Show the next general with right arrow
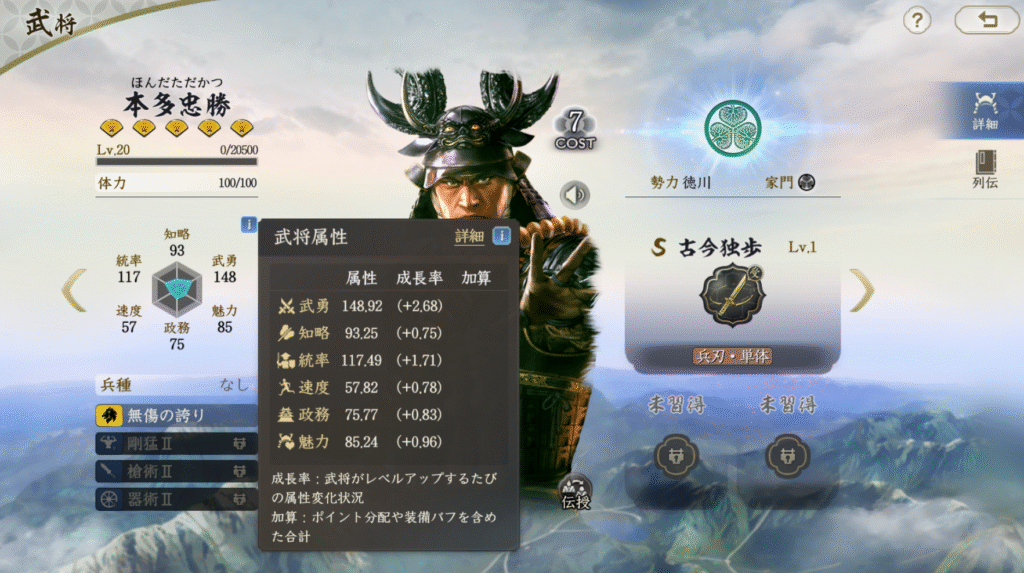Screen dimensions: 1024x573 click(862, 290)
